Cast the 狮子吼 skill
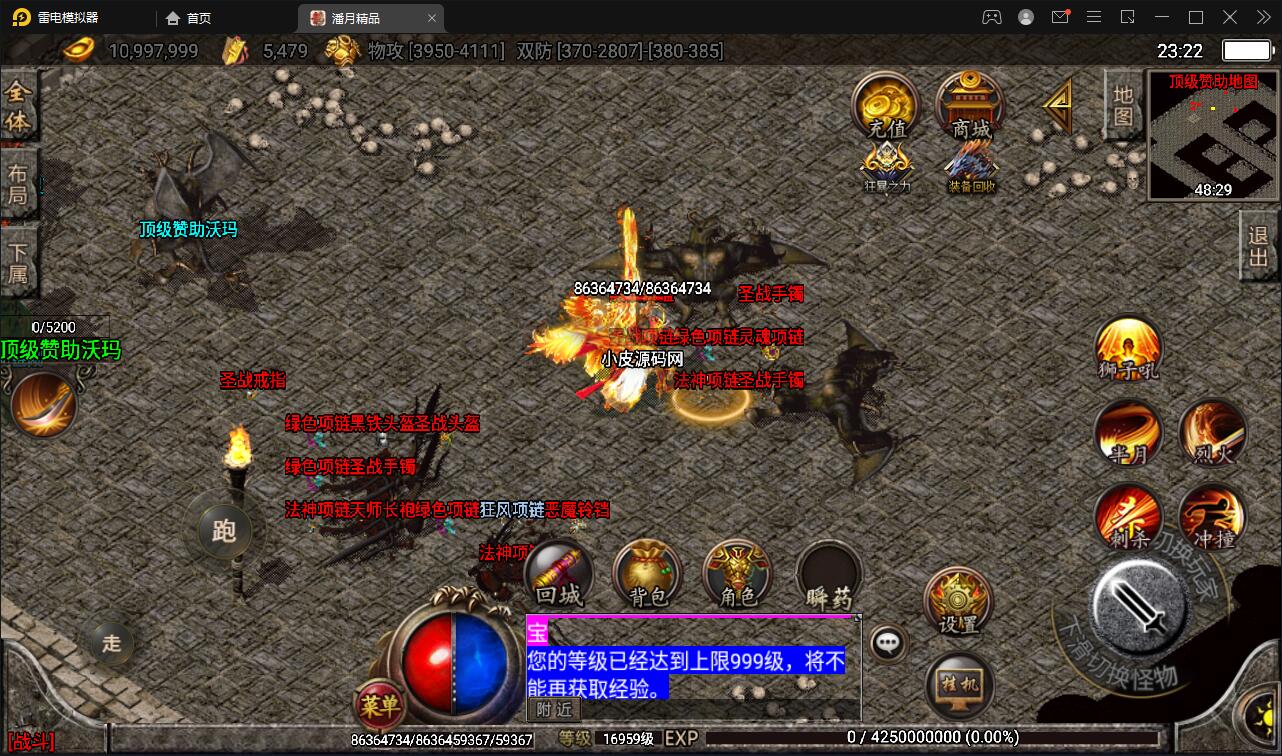The height and width of the screenshot is (756, 1282). point(1127,349)
